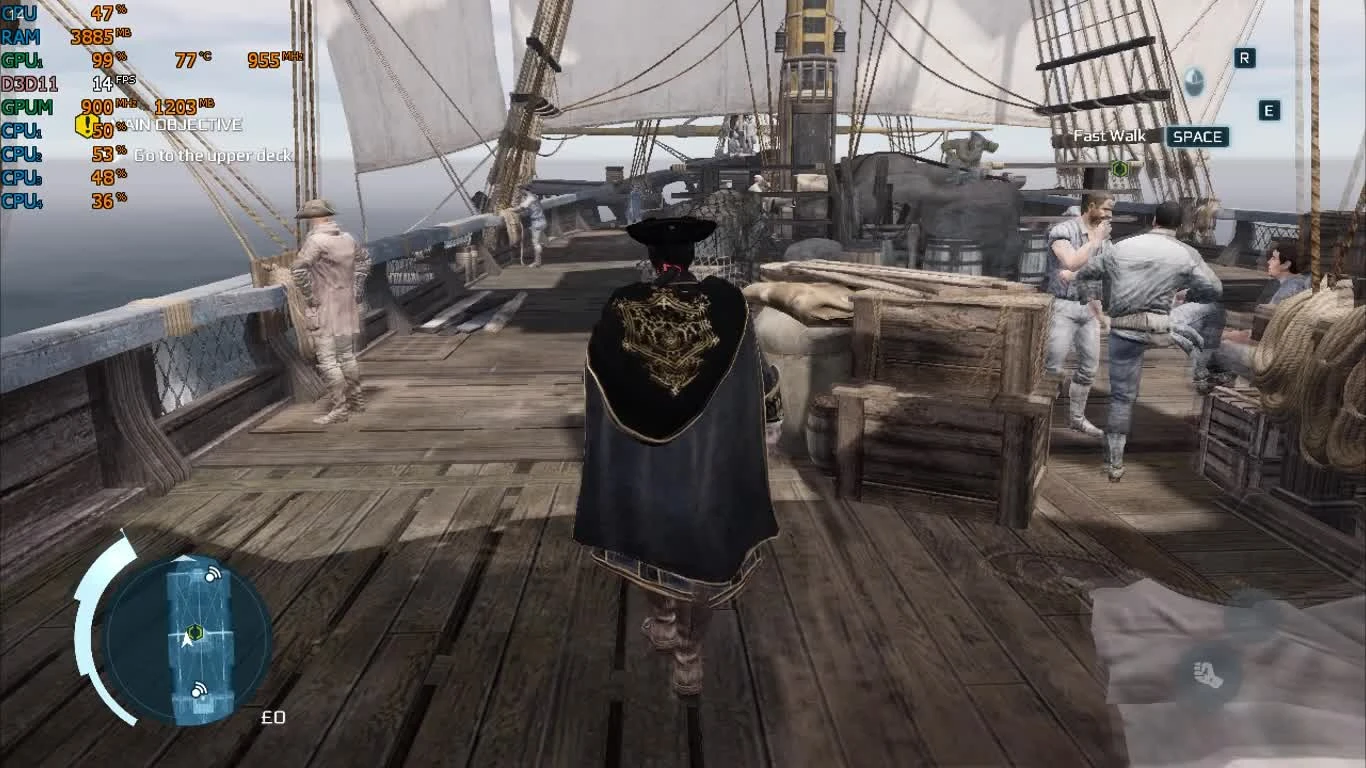1366x768 pixels.
Task: Click the yellow main objective exclamation icon
Action: [x=86, y=125]
